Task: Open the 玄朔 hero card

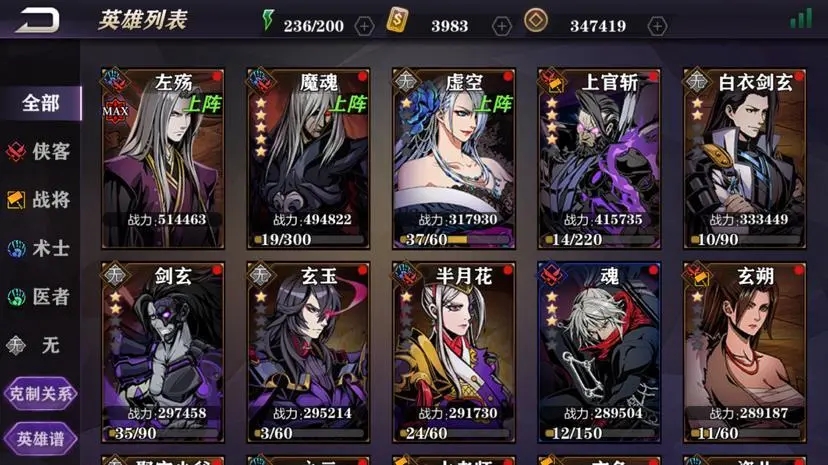Action: (x=744, y=352)
